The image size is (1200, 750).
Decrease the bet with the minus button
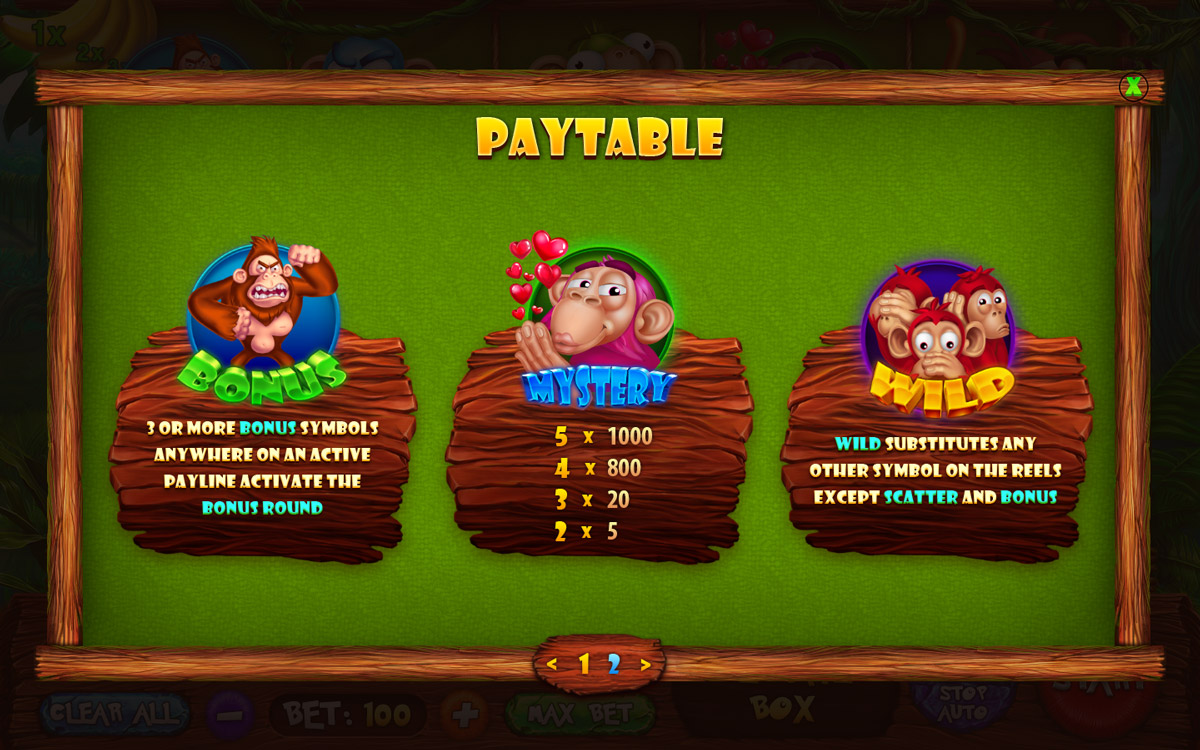(x=231, y=715)
